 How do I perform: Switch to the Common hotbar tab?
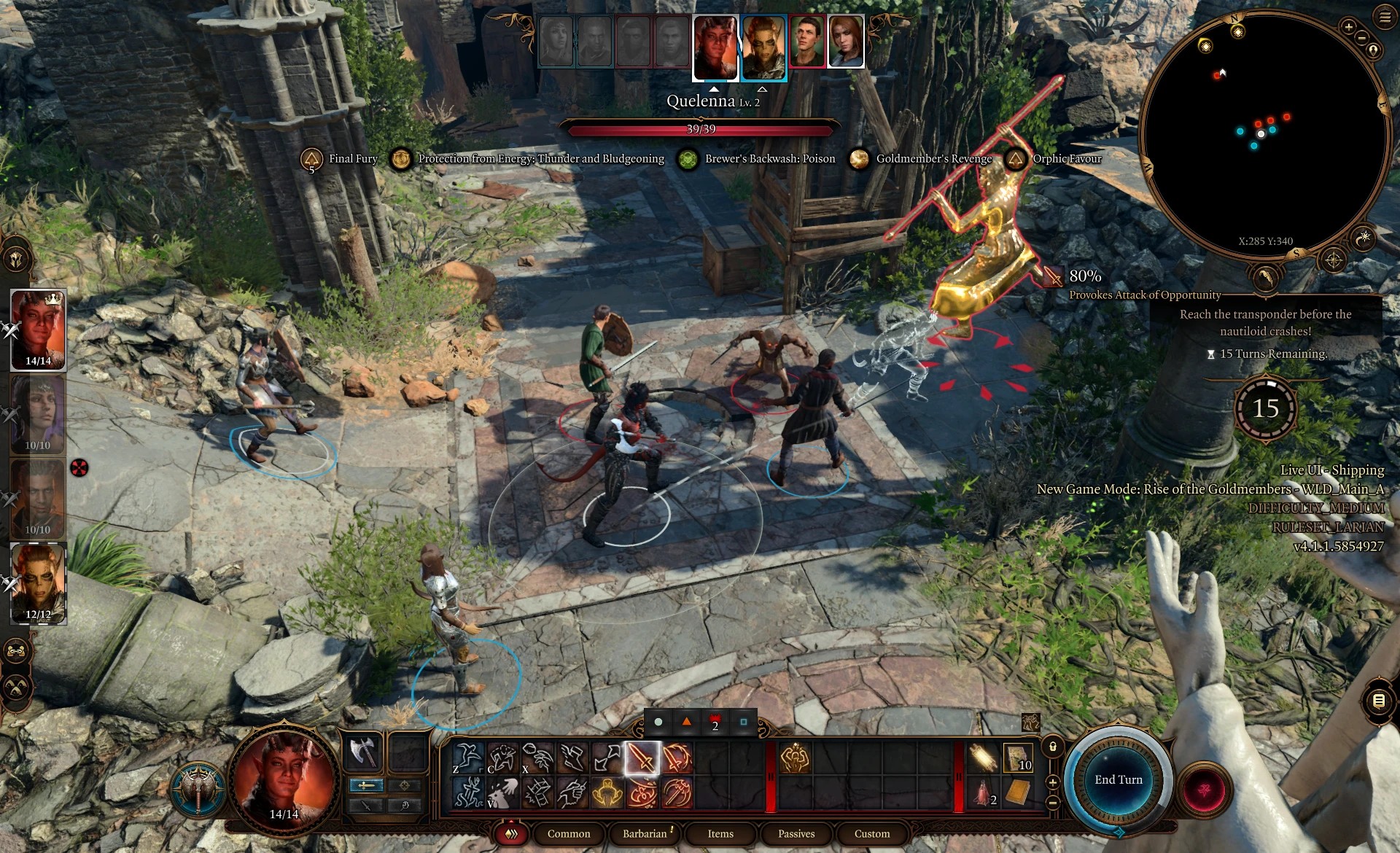pyautogui.click(x=569, y=833)
